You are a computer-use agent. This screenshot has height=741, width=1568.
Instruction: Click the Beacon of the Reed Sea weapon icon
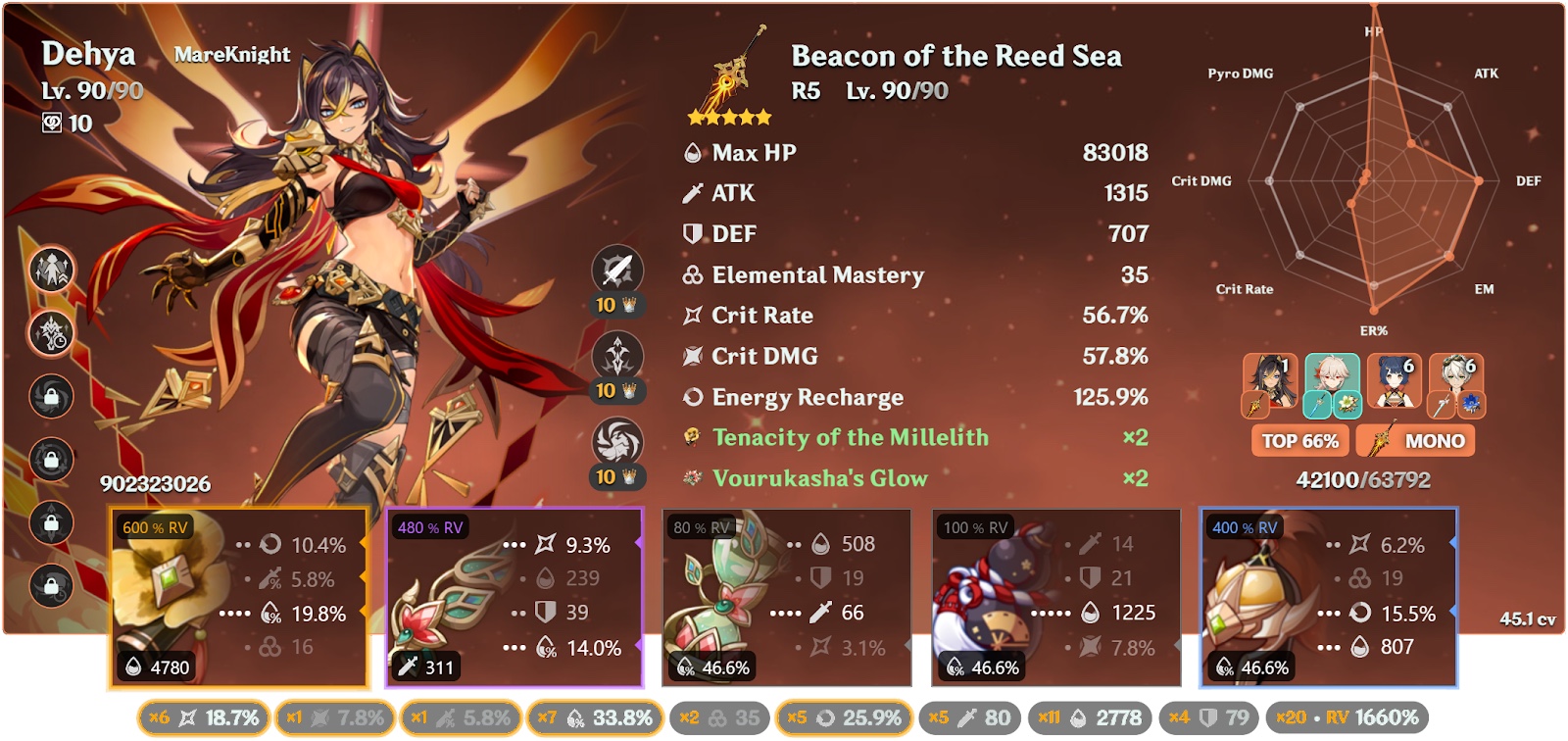(x=729, y=74)
